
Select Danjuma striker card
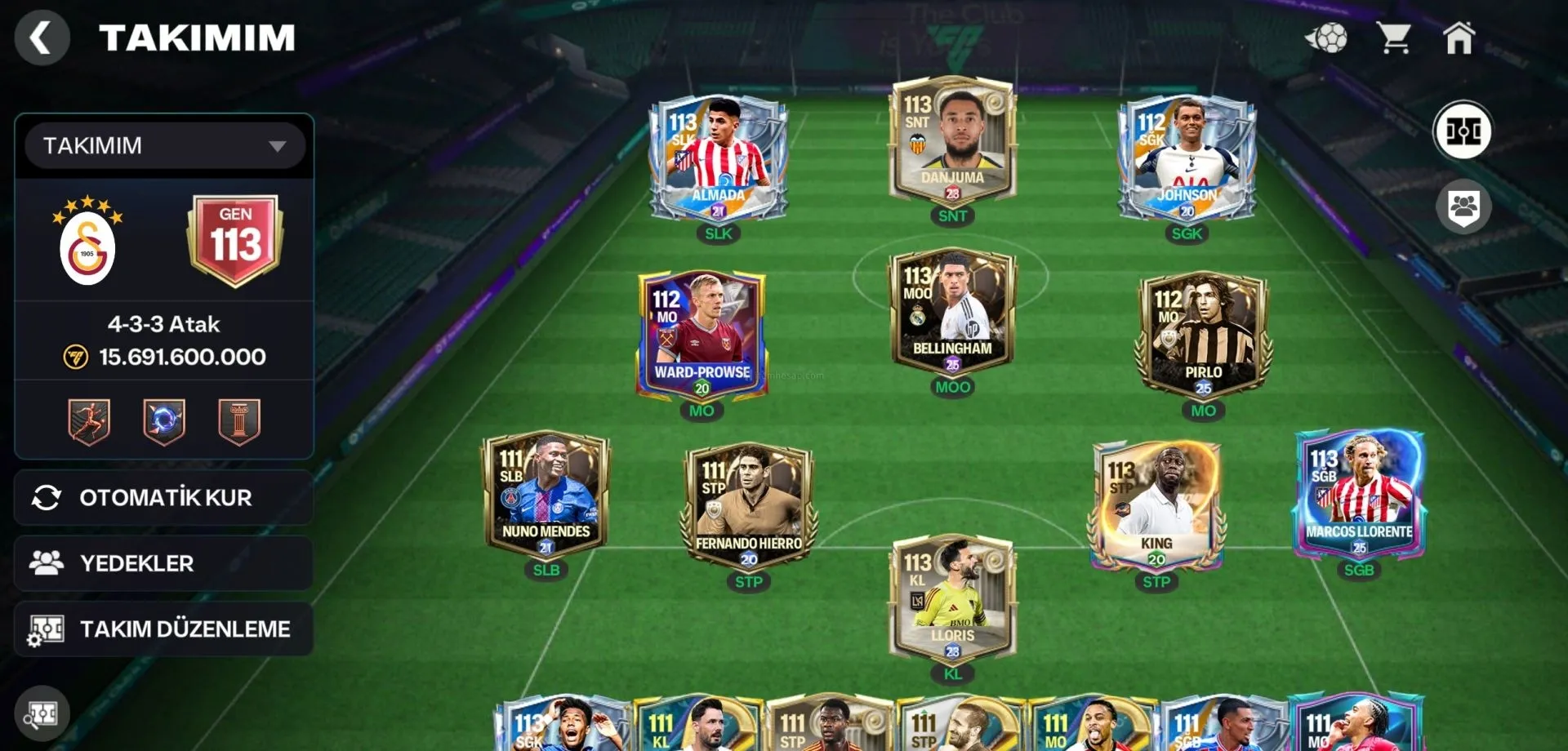(952, 143)
